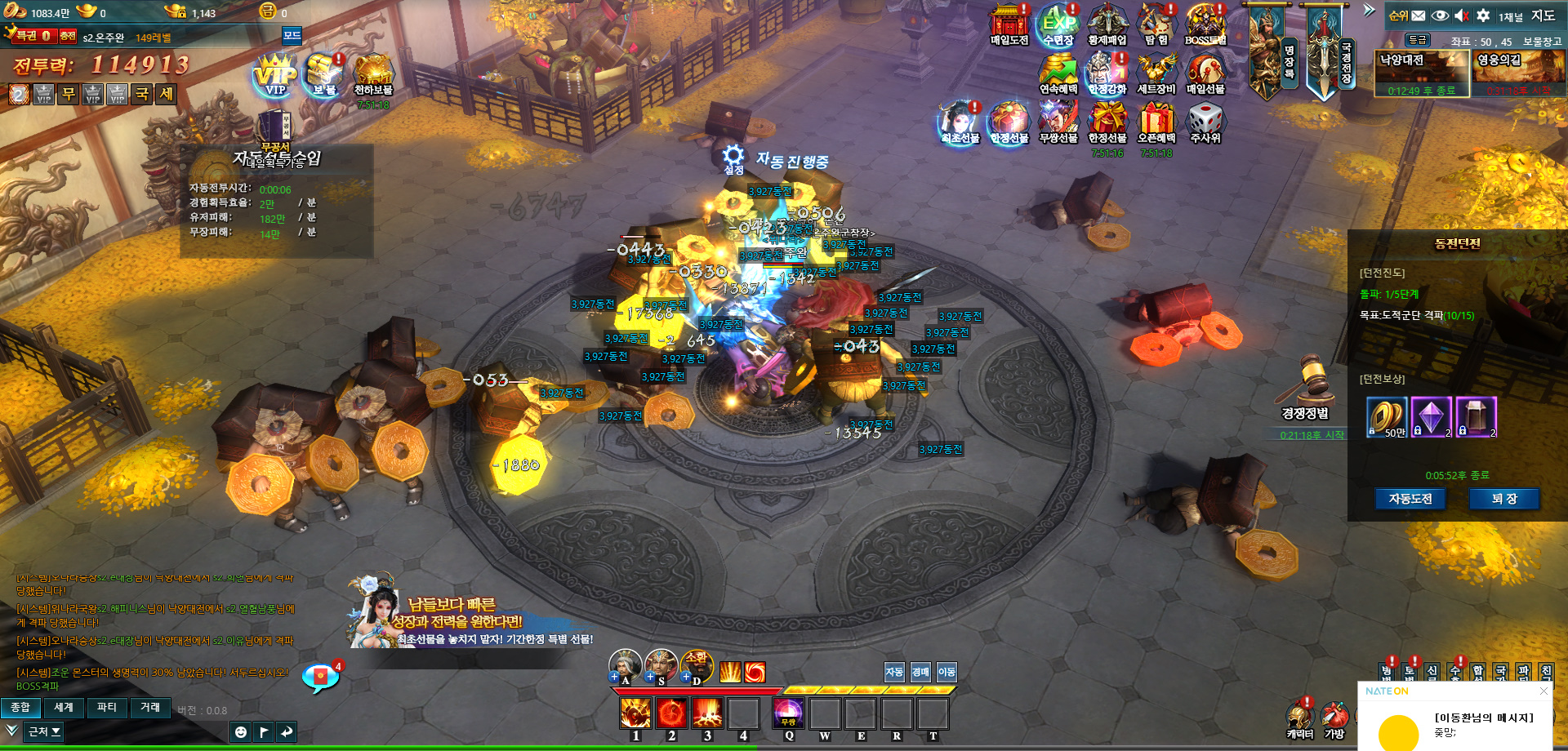
Task: Close the NateOn message popup
Action: coord(1543,691)
